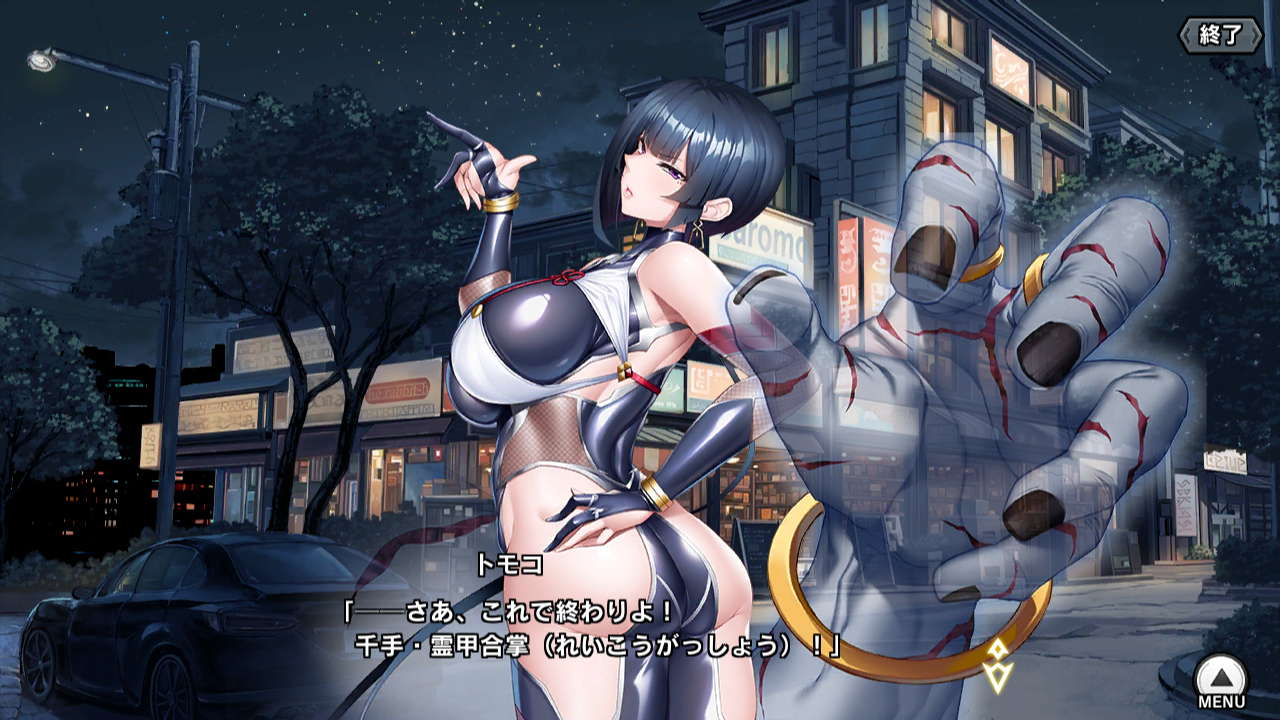Click the 終了 end button
This screenshot has width=1280, height=720.
coord(1219,35)
